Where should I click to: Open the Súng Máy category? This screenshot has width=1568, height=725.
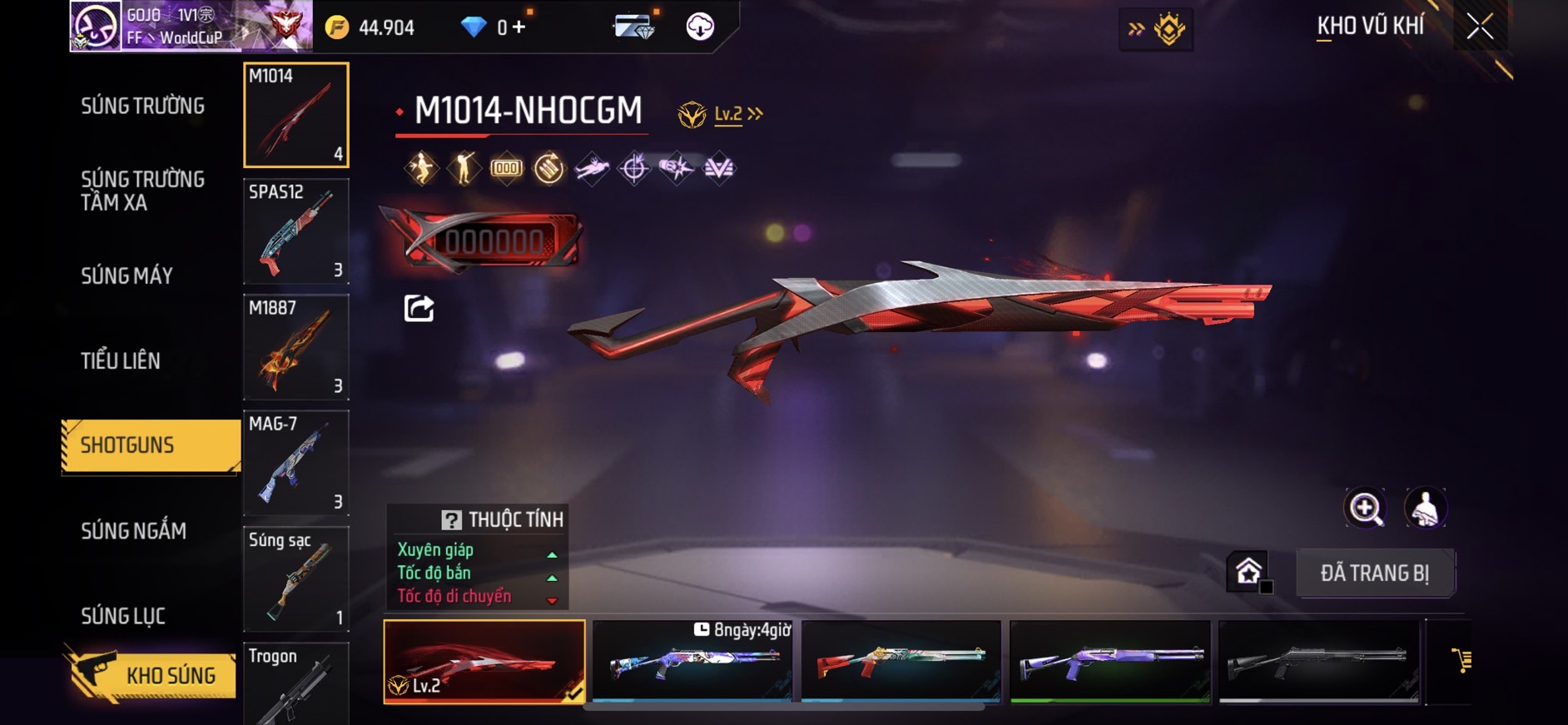click(127, 276)
